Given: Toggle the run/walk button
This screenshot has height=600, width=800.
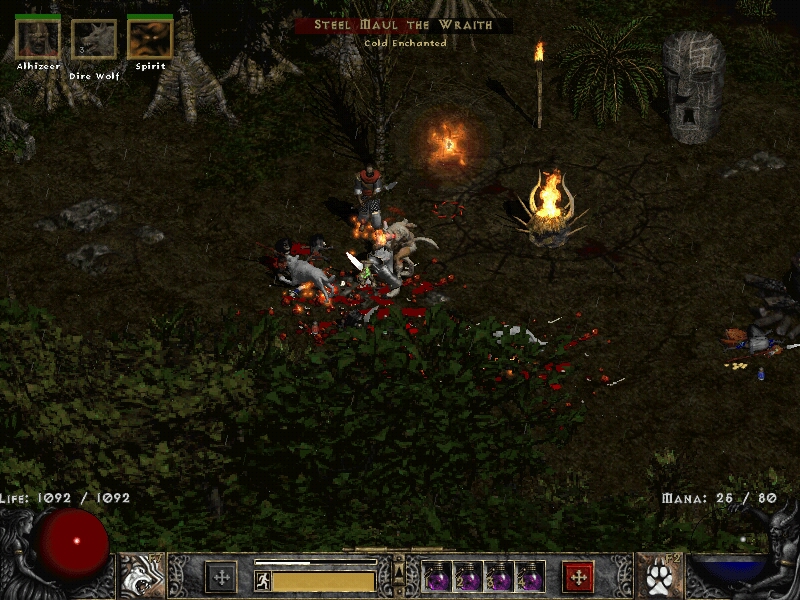Looking at the screenshot, I should point(262,579).
